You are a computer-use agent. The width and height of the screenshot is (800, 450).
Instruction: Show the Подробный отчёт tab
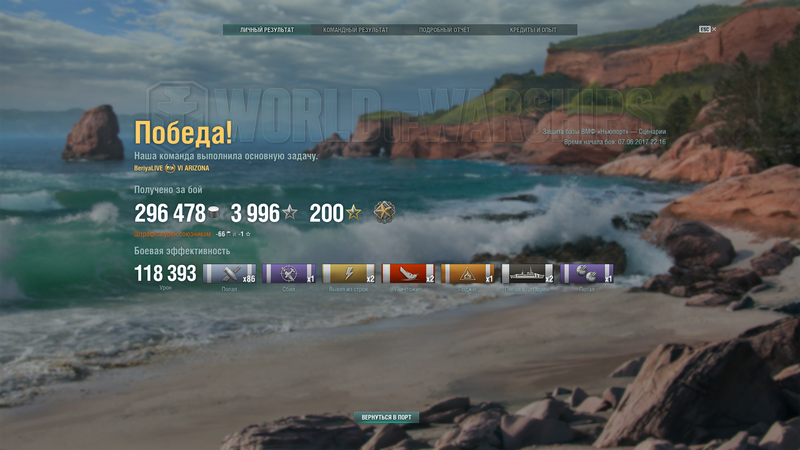click(x=443, y=30)
